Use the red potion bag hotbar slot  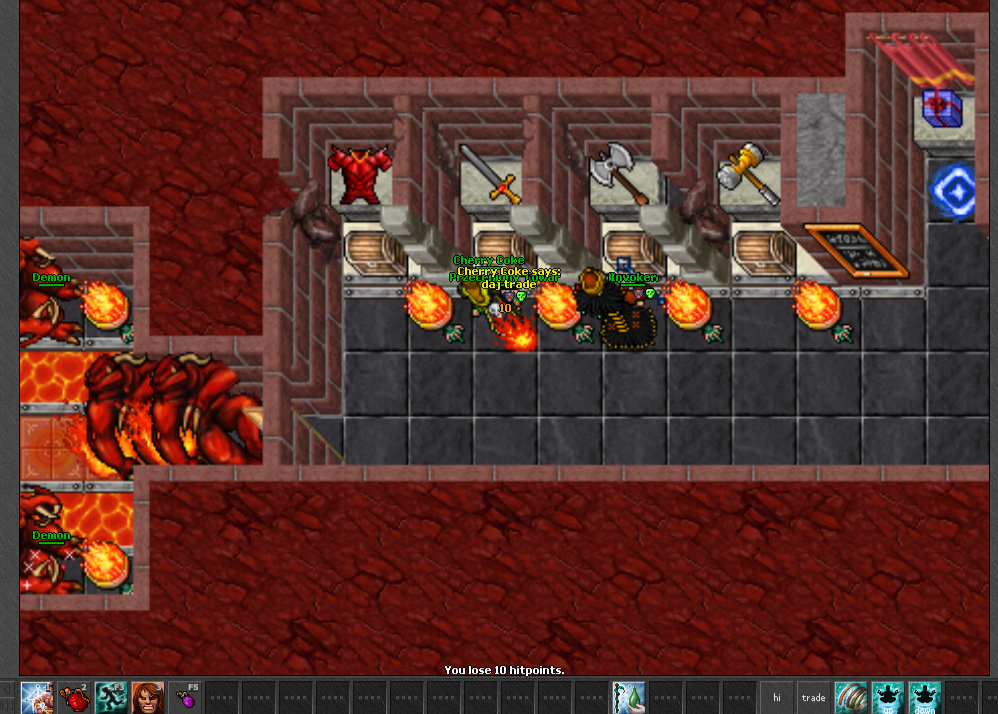[75, 697]
